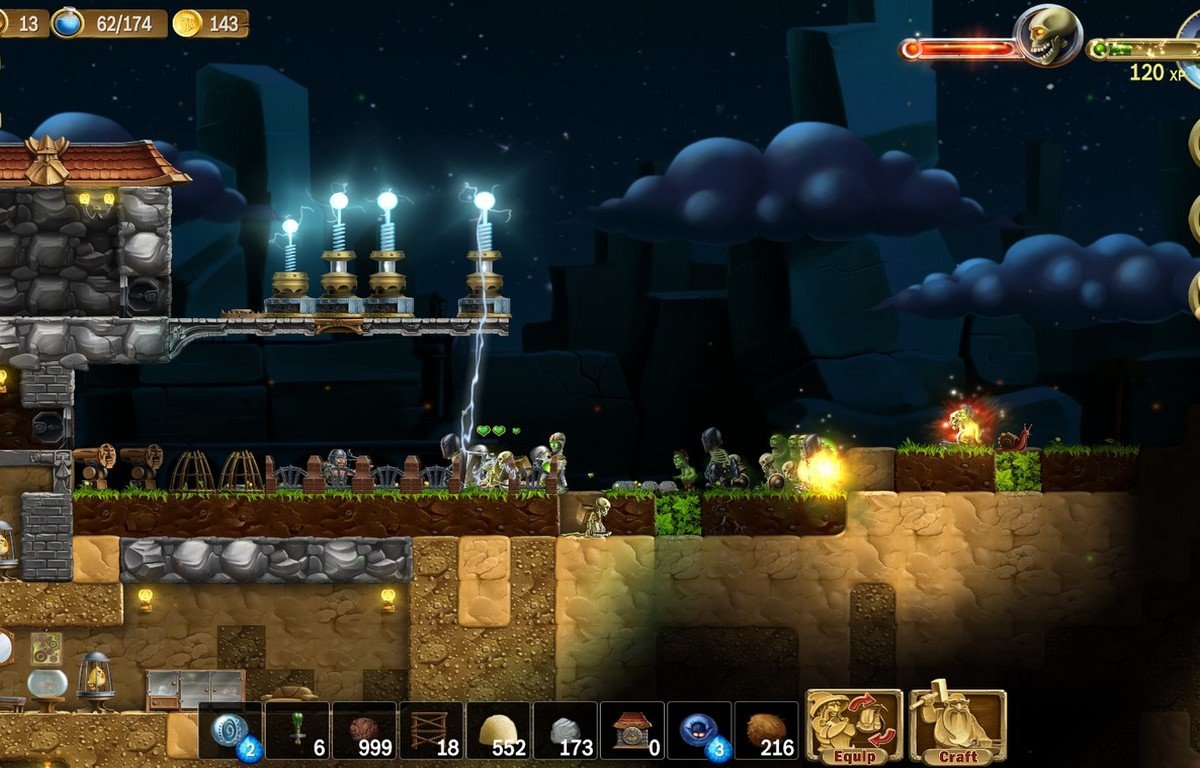Activate the blue imp spell slot
This screenshot has height=768, width=1200.
[x=699, y=731]
